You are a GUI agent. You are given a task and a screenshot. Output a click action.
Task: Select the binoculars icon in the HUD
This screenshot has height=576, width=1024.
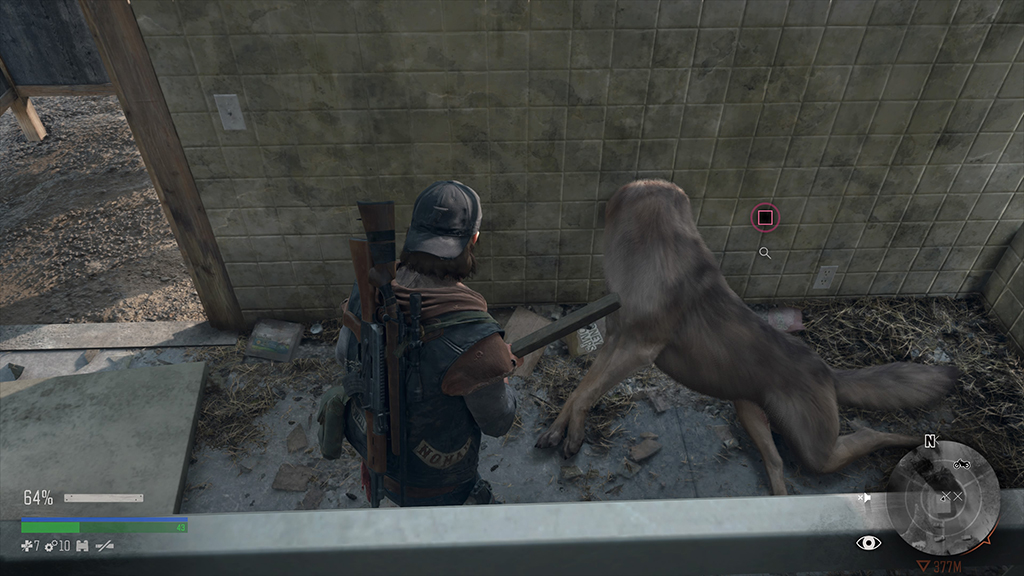point(81,545)
